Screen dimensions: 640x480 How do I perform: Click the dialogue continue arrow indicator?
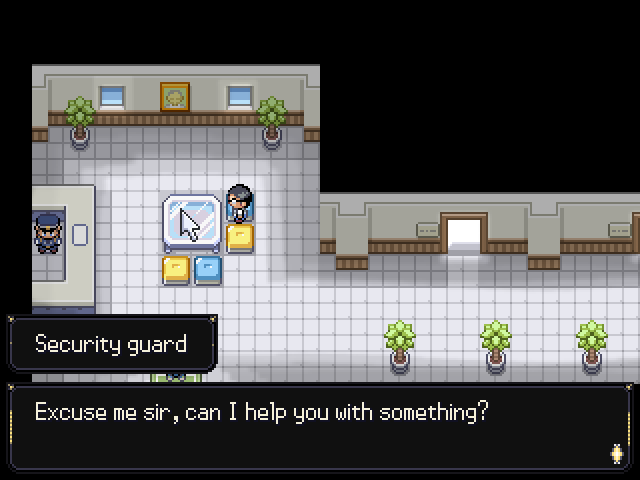point(616,452)
